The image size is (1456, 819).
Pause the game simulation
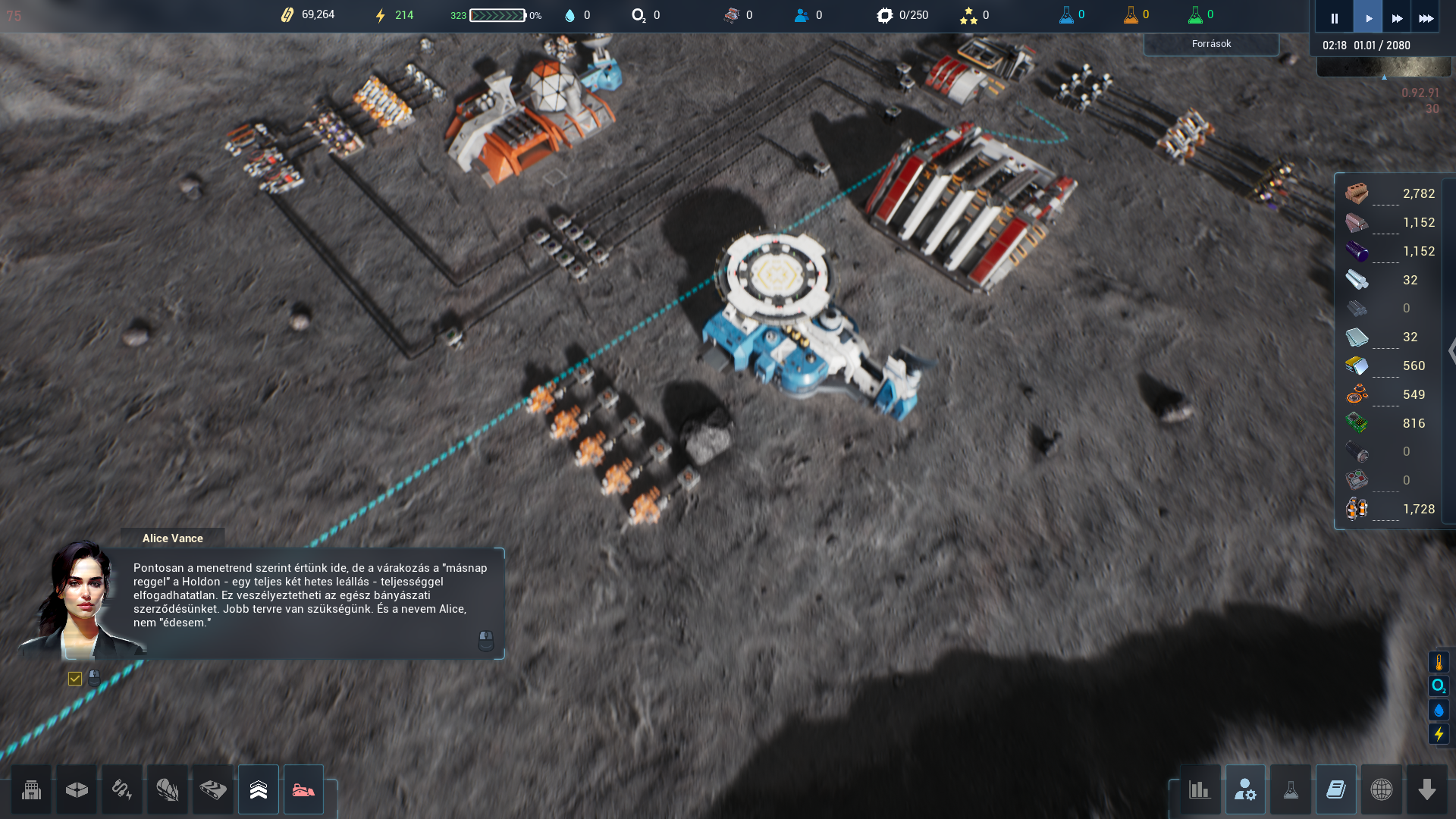[x=1334, y=17]
